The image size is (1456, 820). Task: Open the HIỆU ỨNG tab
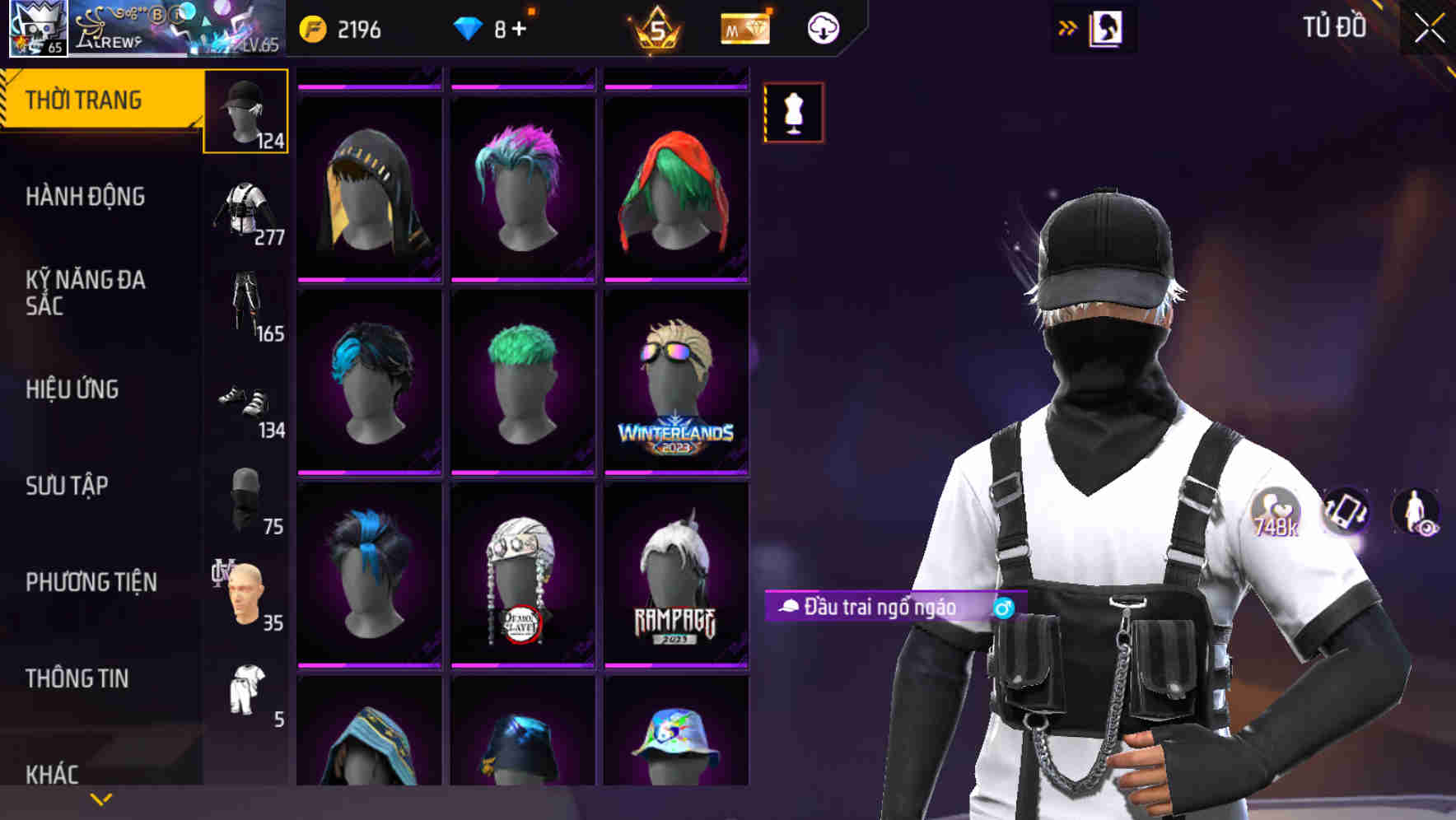tap(72, 389)
